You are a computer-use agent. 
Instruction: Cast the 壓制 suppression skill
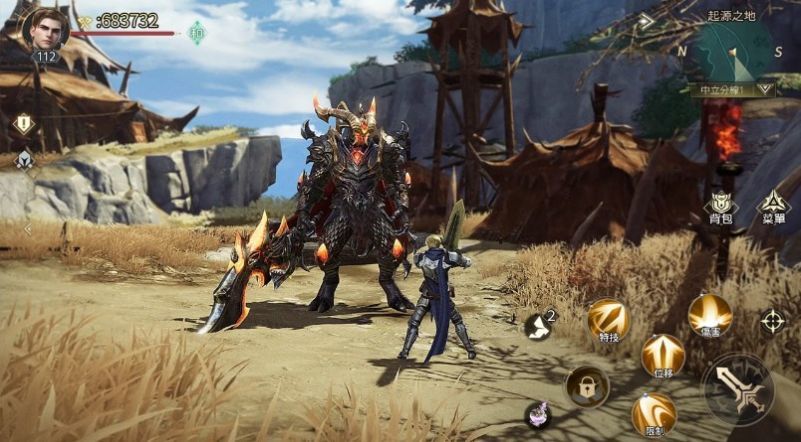[653, 413]
